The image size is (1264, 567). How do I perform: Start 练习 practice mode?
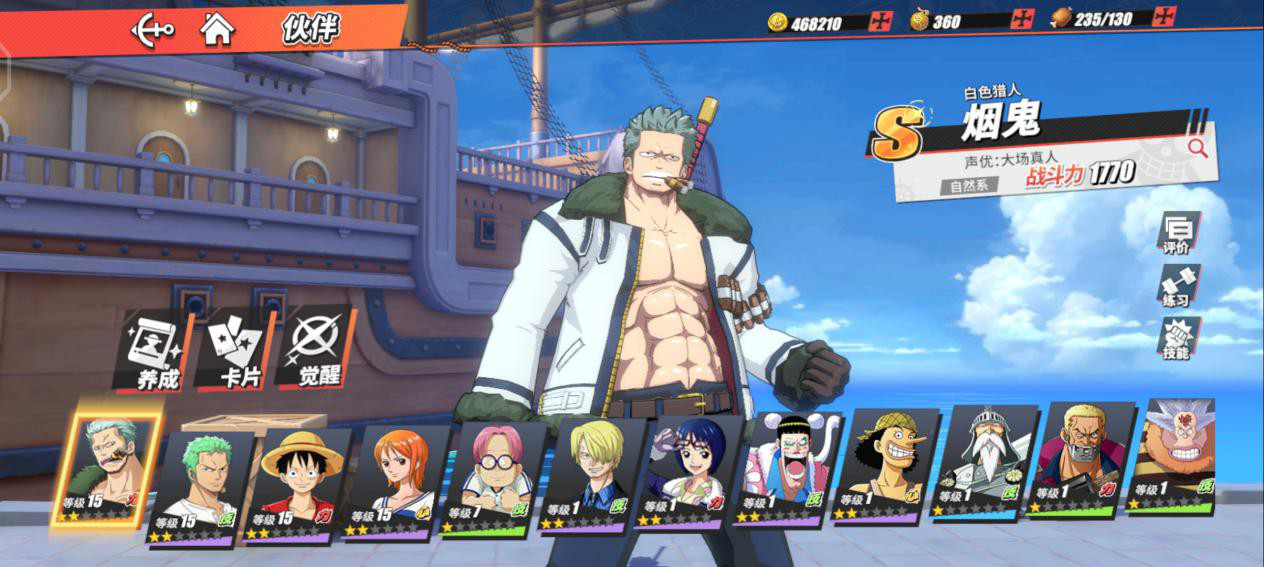point(1177,287)
